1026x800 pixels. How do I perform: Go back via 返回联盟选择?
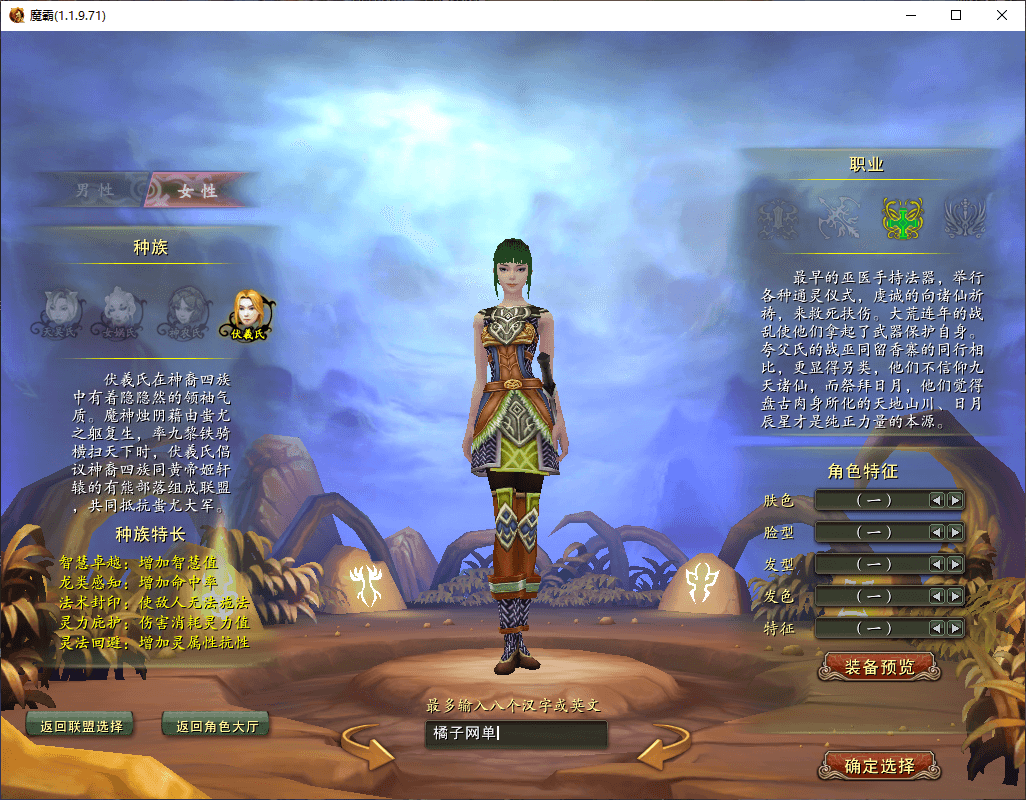pos(81,726)
